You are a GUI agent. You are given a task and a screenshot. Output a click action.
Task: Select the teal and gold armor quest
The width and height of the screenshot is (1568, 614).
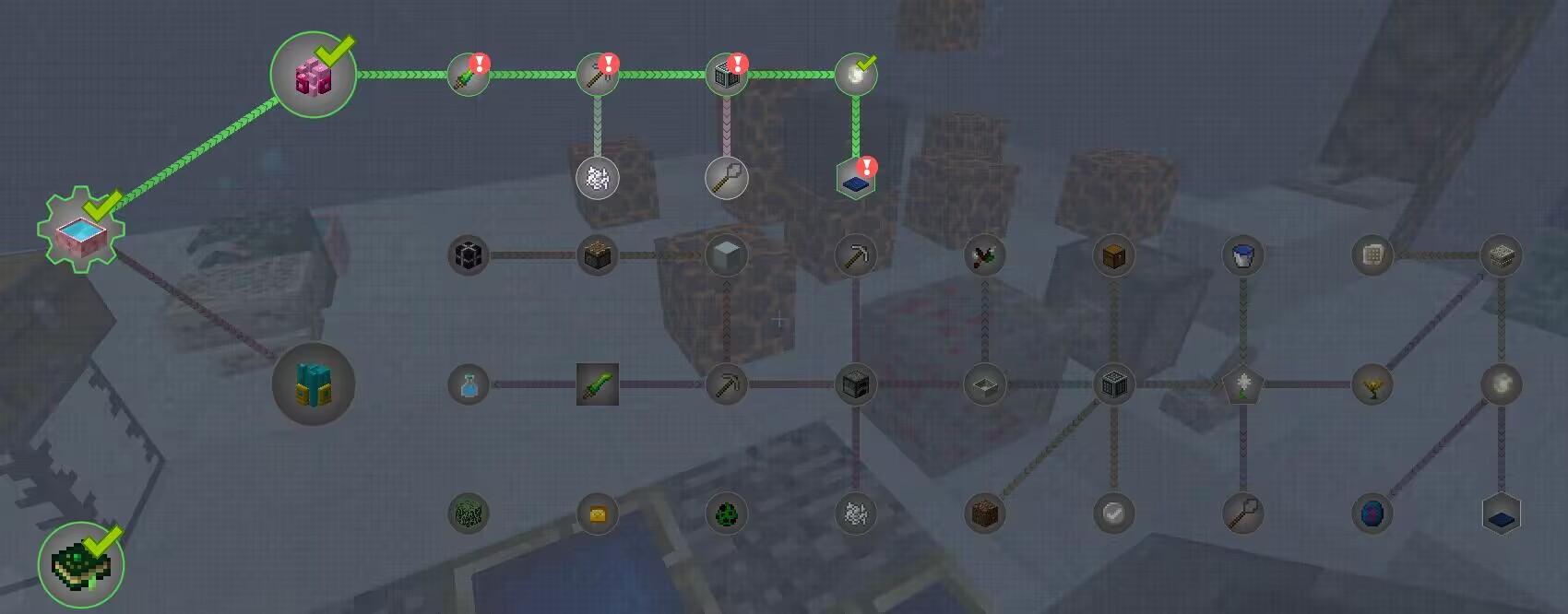pos(314,384)
